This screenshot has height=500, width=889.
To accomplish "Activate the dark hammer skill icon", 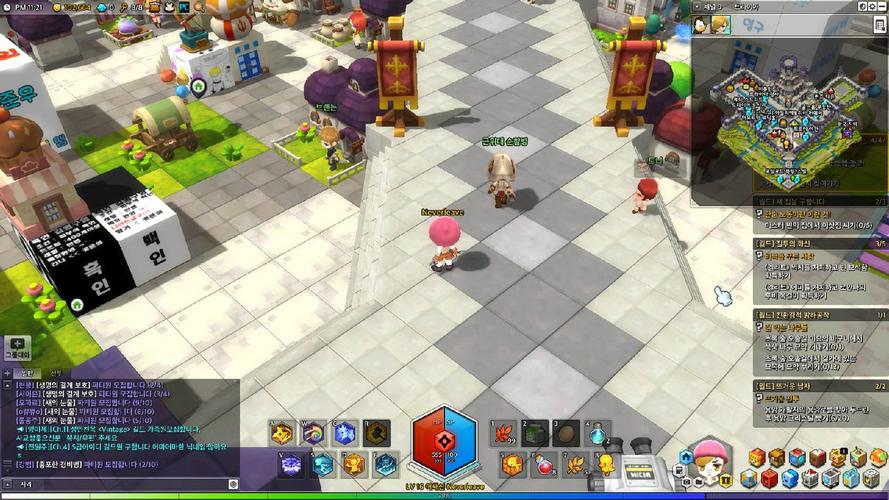I will click(x=376, y=433).
